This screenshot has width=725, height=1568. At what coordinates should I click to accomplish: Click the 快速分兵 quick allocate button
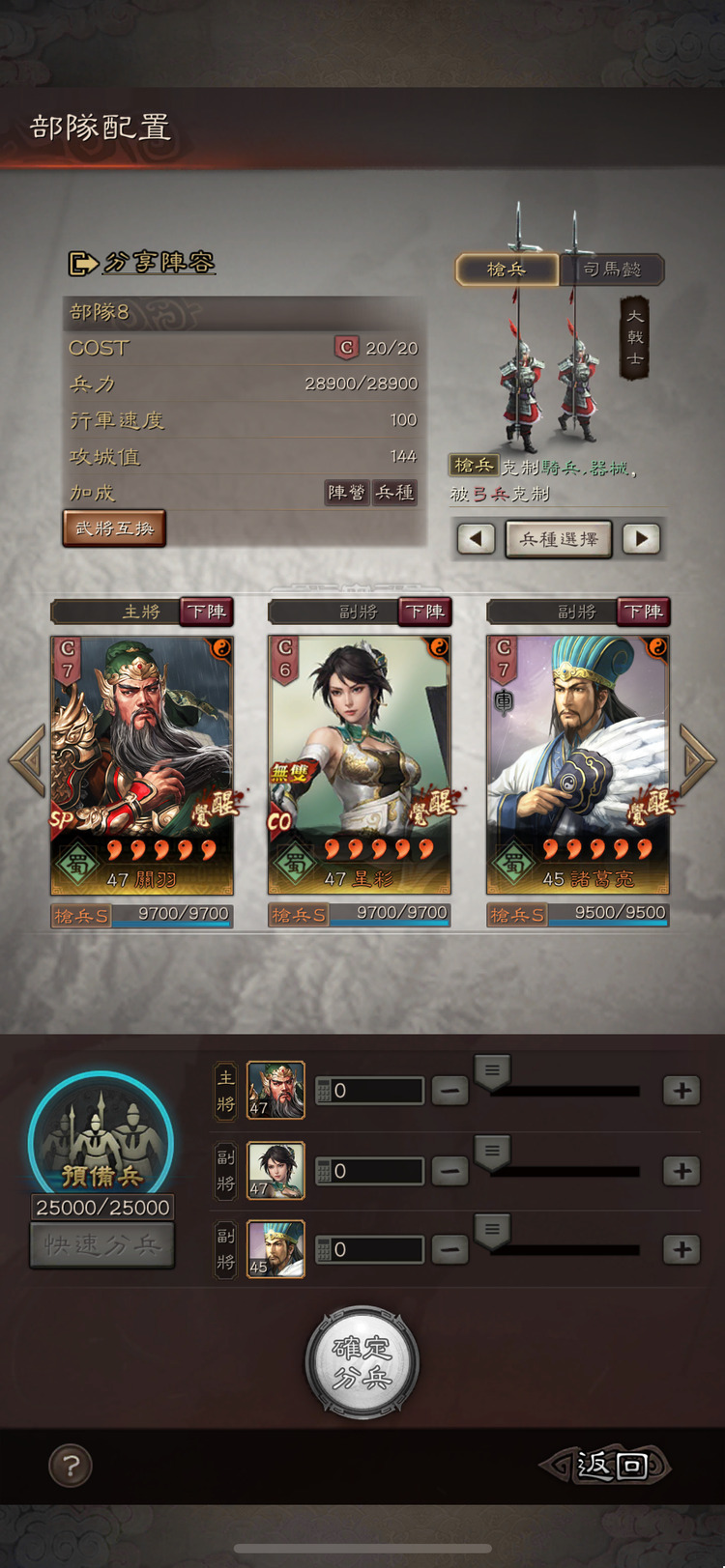pos(102,1245)
